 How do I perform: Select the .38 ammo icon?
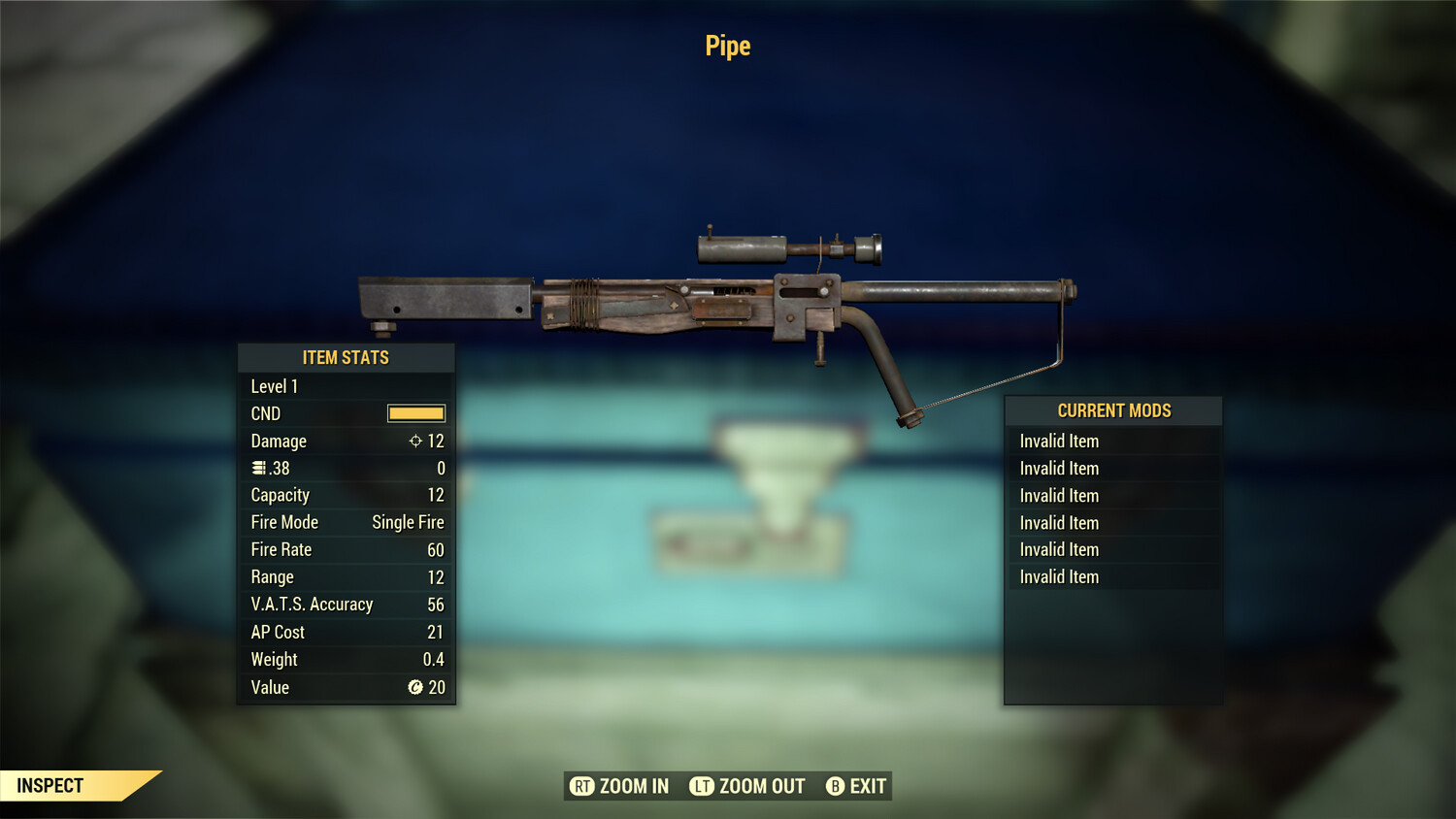click(259, 468)
